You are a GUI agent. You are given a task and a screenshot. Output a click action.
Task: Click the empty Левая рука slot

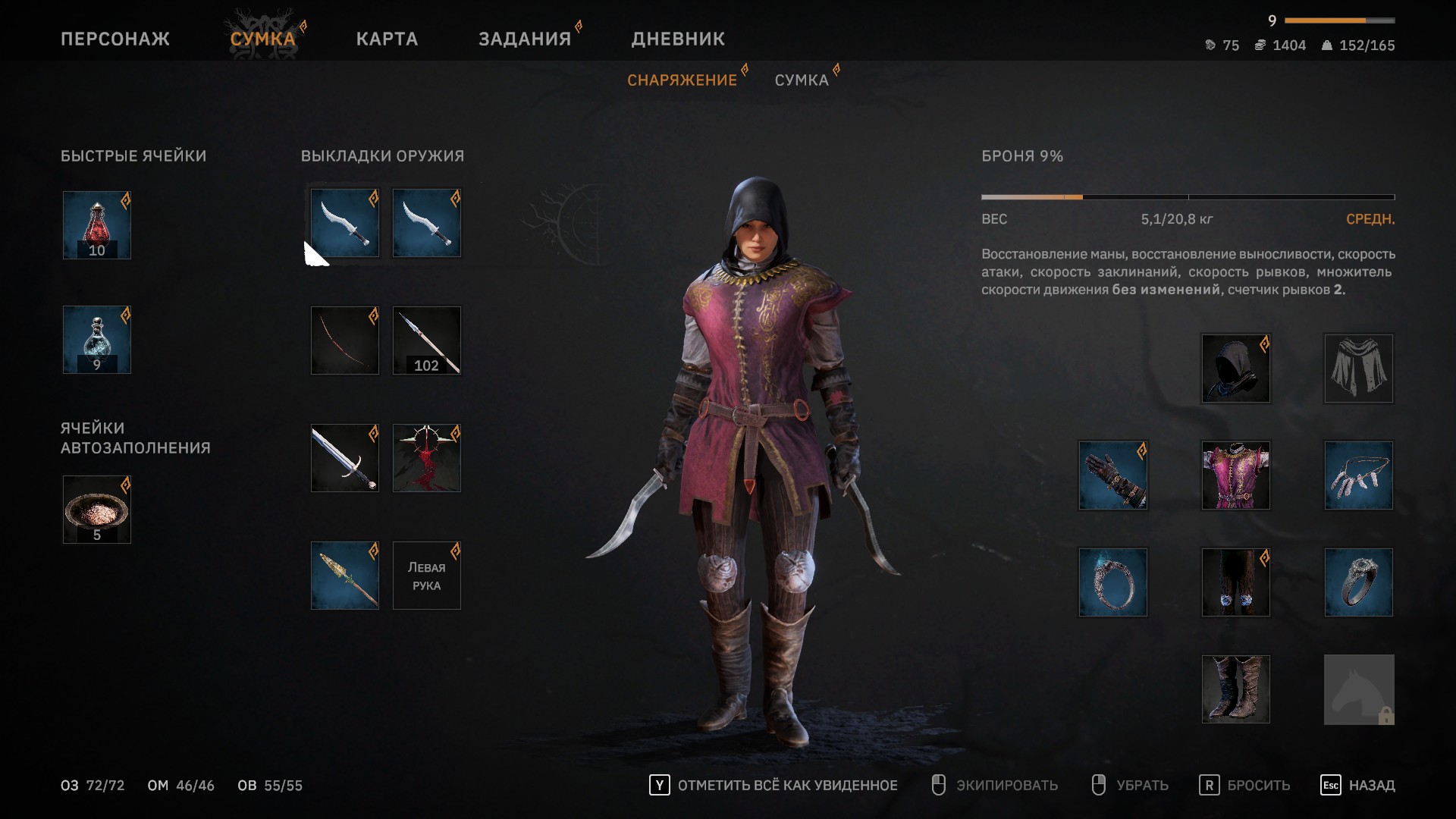tap(427, 576)
